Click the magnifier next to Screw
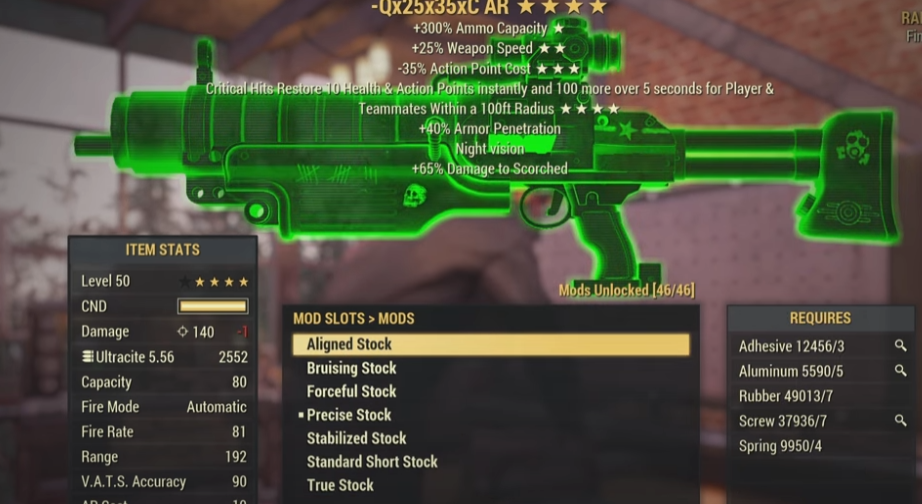Viewport: 922px width, 504px height. (x=900, y=421)
